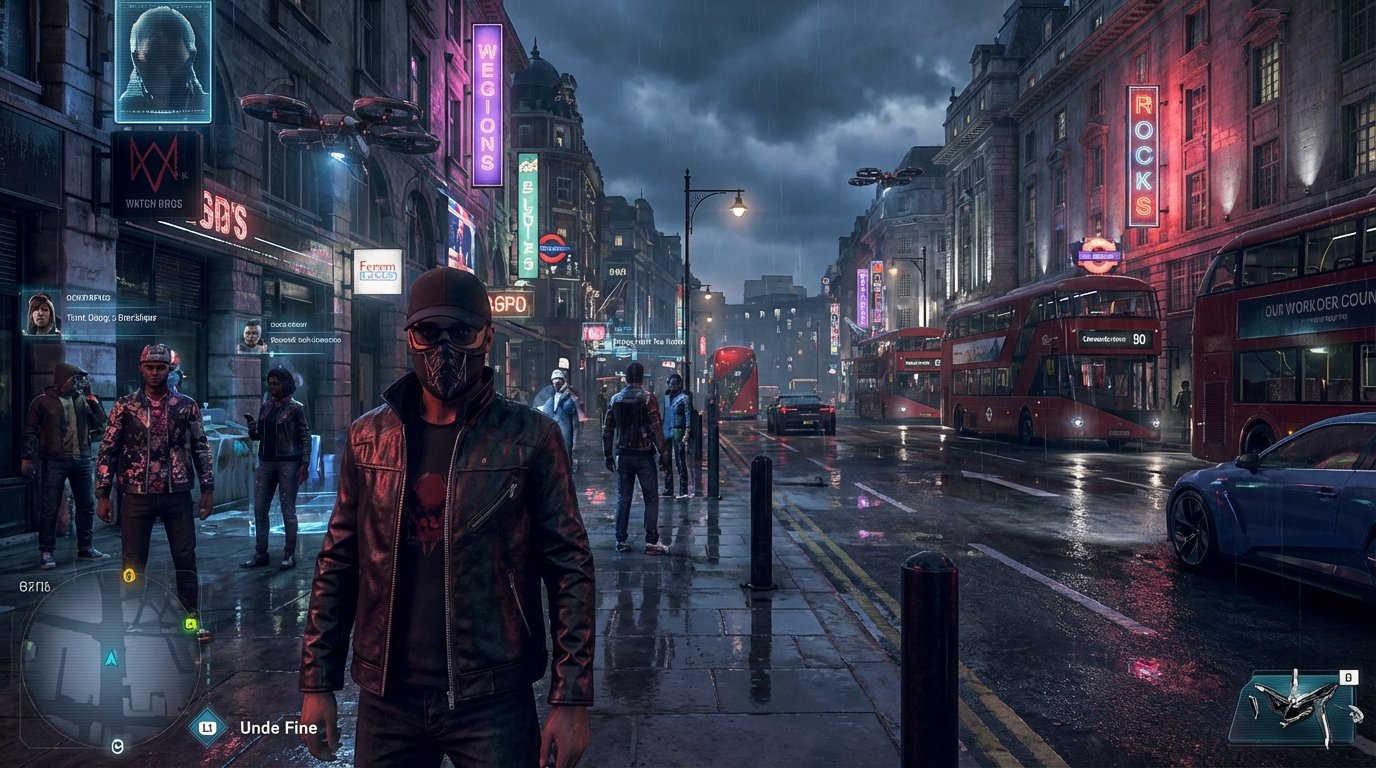Click the compass reset icon below the minimap
The height and width of the screenshot is (768, 1376).
[x=118, y=745]
